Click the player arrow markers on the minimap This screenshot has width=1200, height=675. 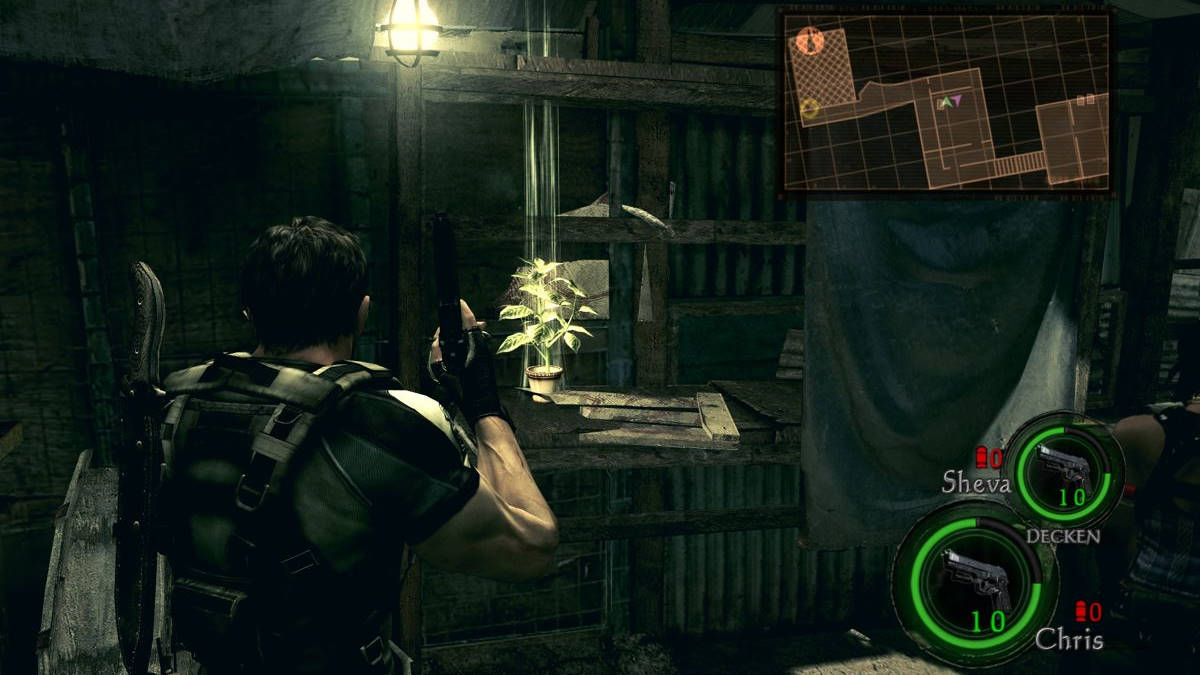(948, 102)
